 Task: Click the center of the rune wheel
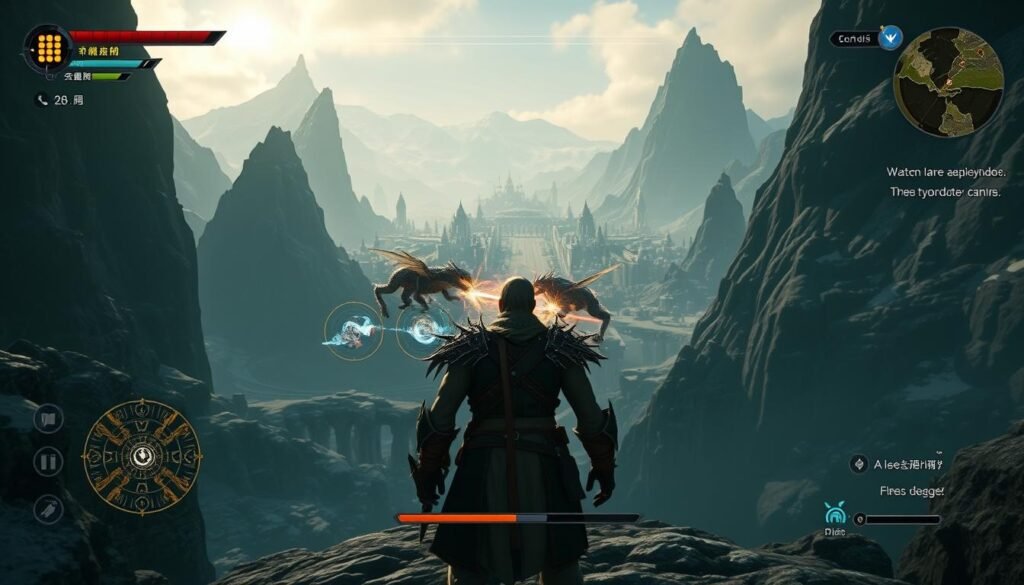click(141, 457)
